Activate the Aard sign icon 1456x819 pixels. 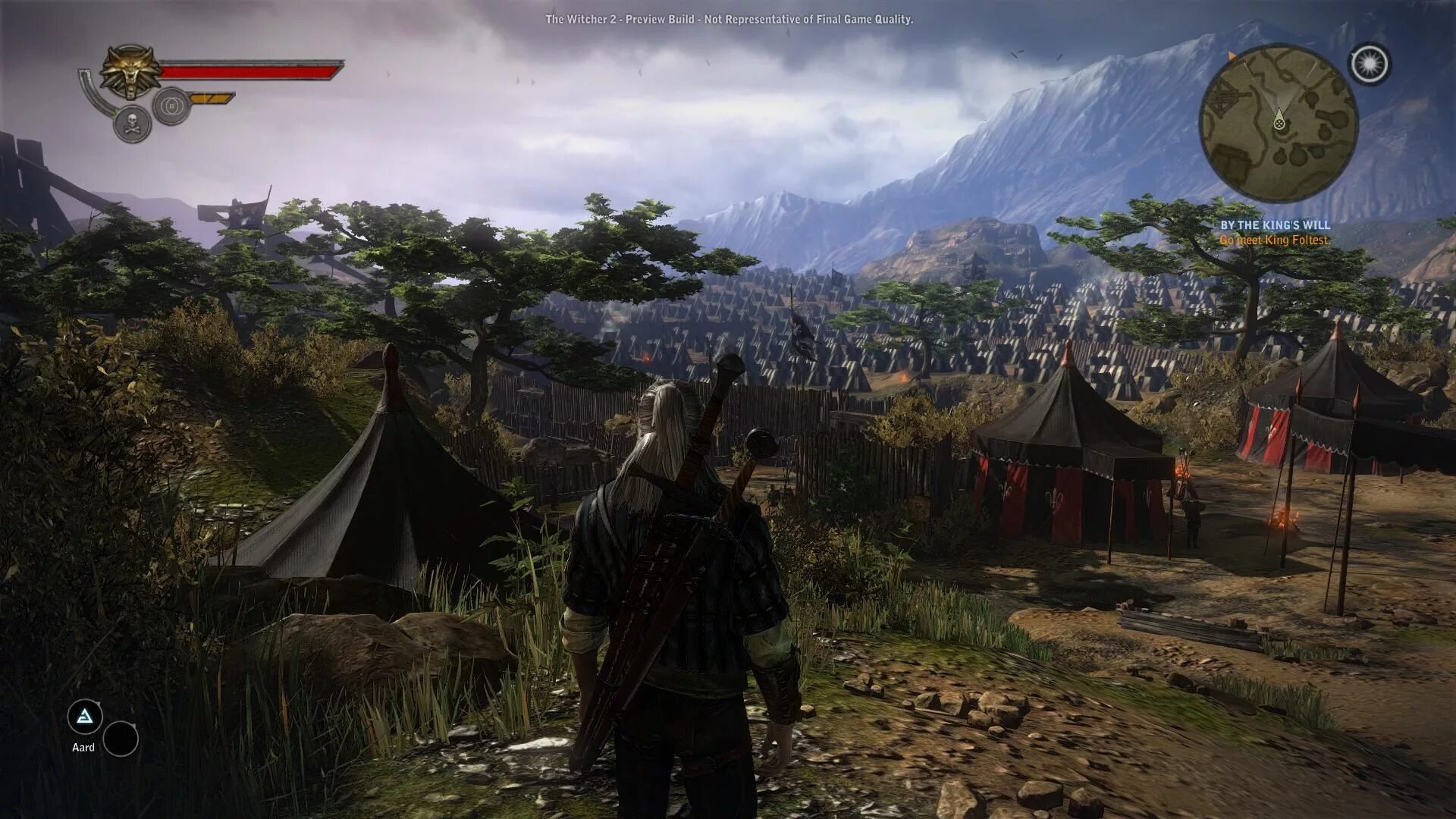tap(85, 717)
